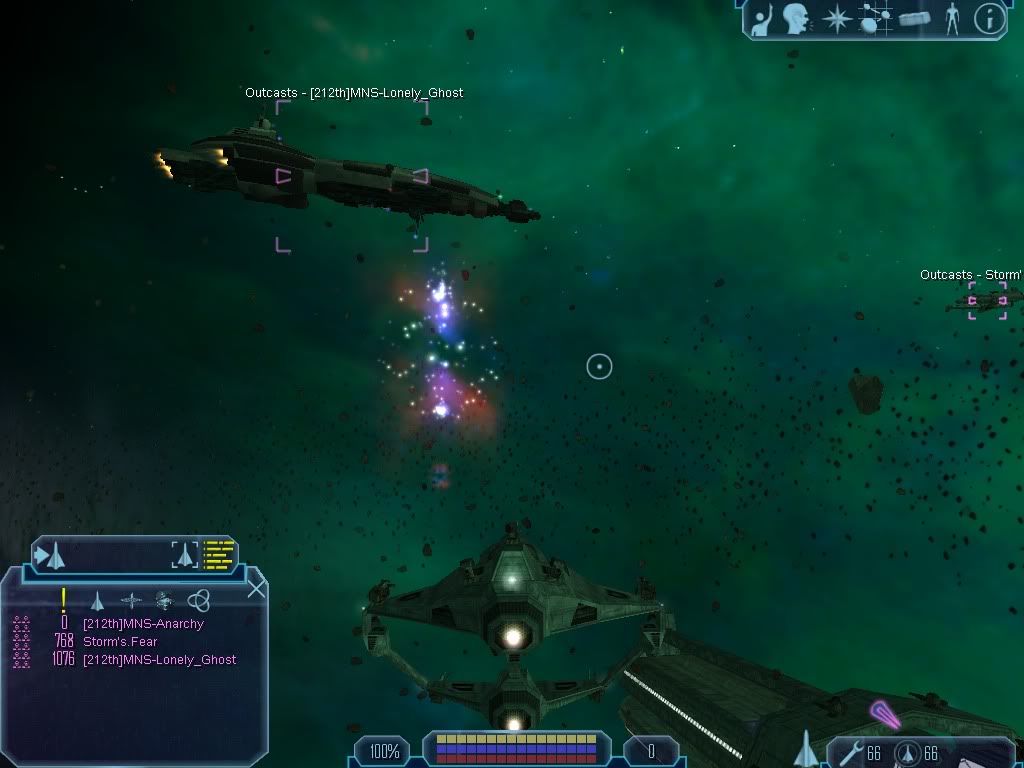This screenshot has width=1024, height=768.
Task: Show important contacts with yellow exclamation filter
Action: (x=64, y=600)
